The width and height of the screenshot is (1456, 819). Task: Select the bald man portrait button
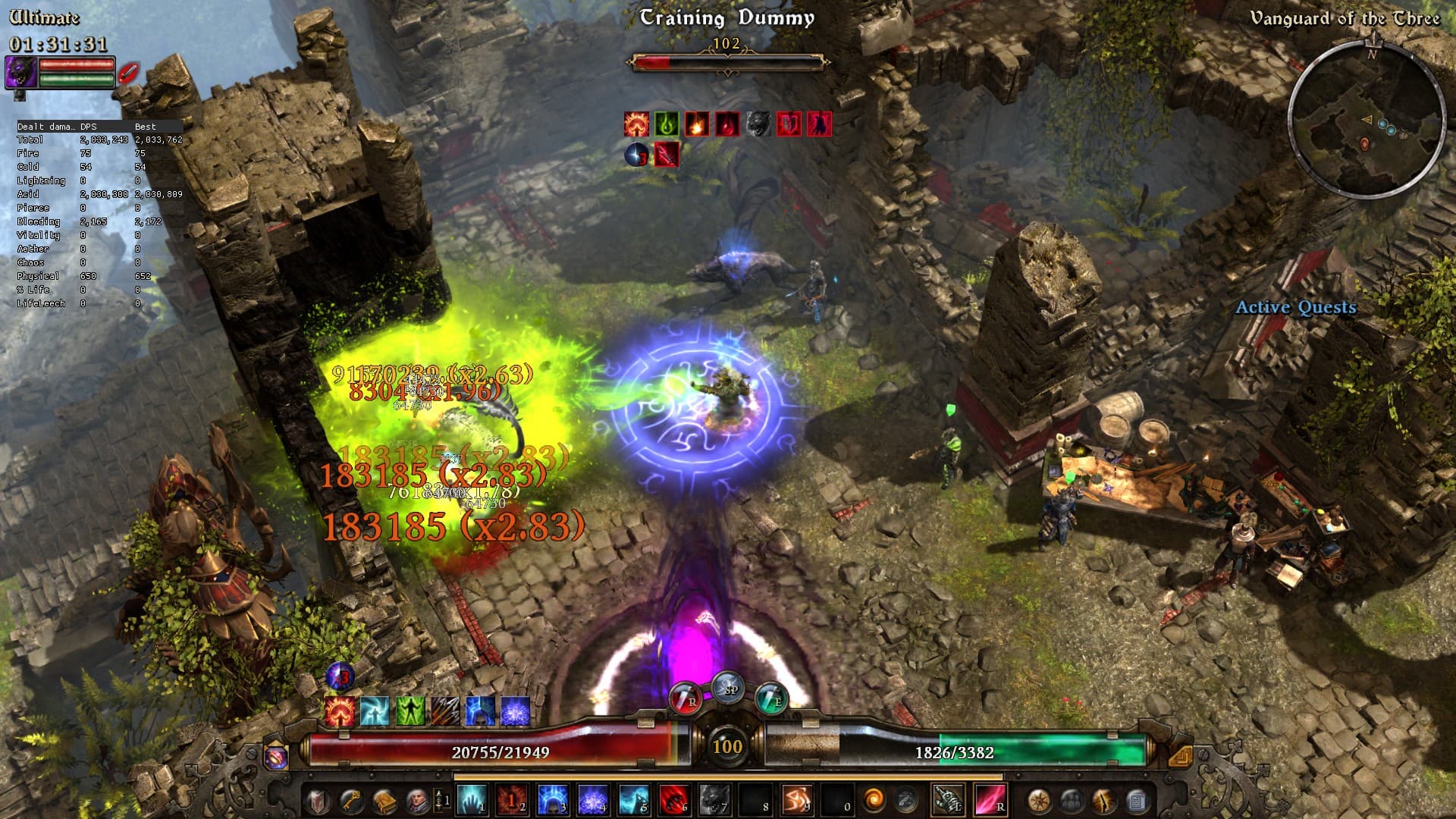(418, 800)
